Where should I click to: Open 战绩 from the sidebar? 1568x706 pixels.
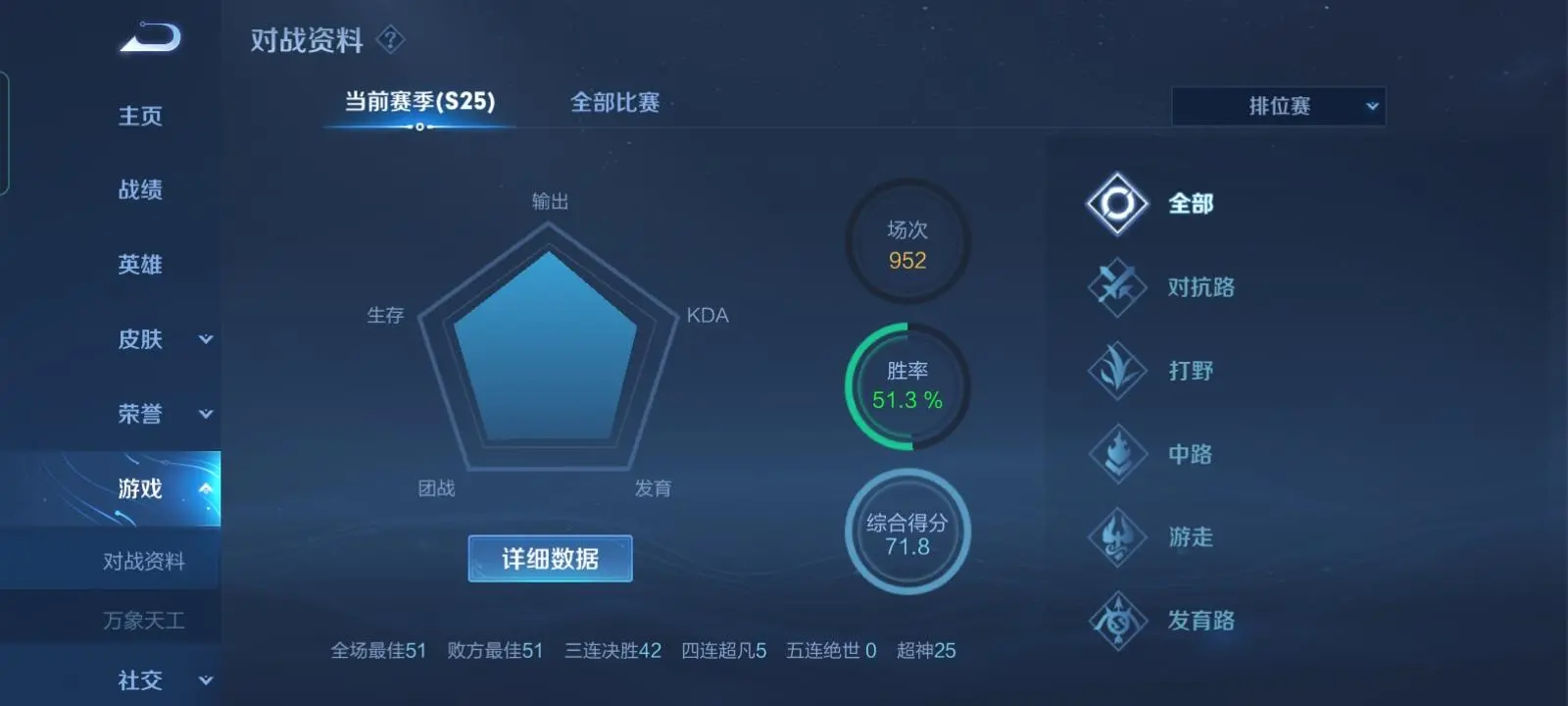(x=140, y=190)
